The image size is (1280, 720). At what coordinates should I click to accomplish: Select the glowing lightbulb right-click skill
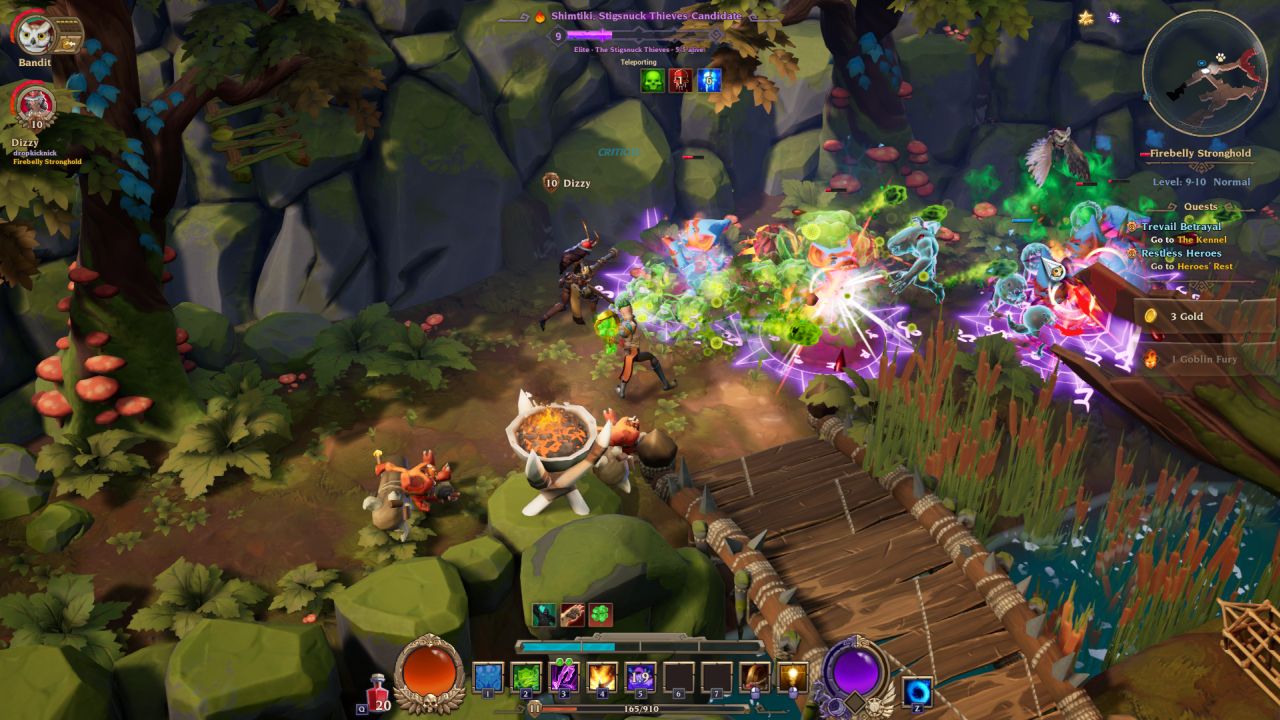794,677
